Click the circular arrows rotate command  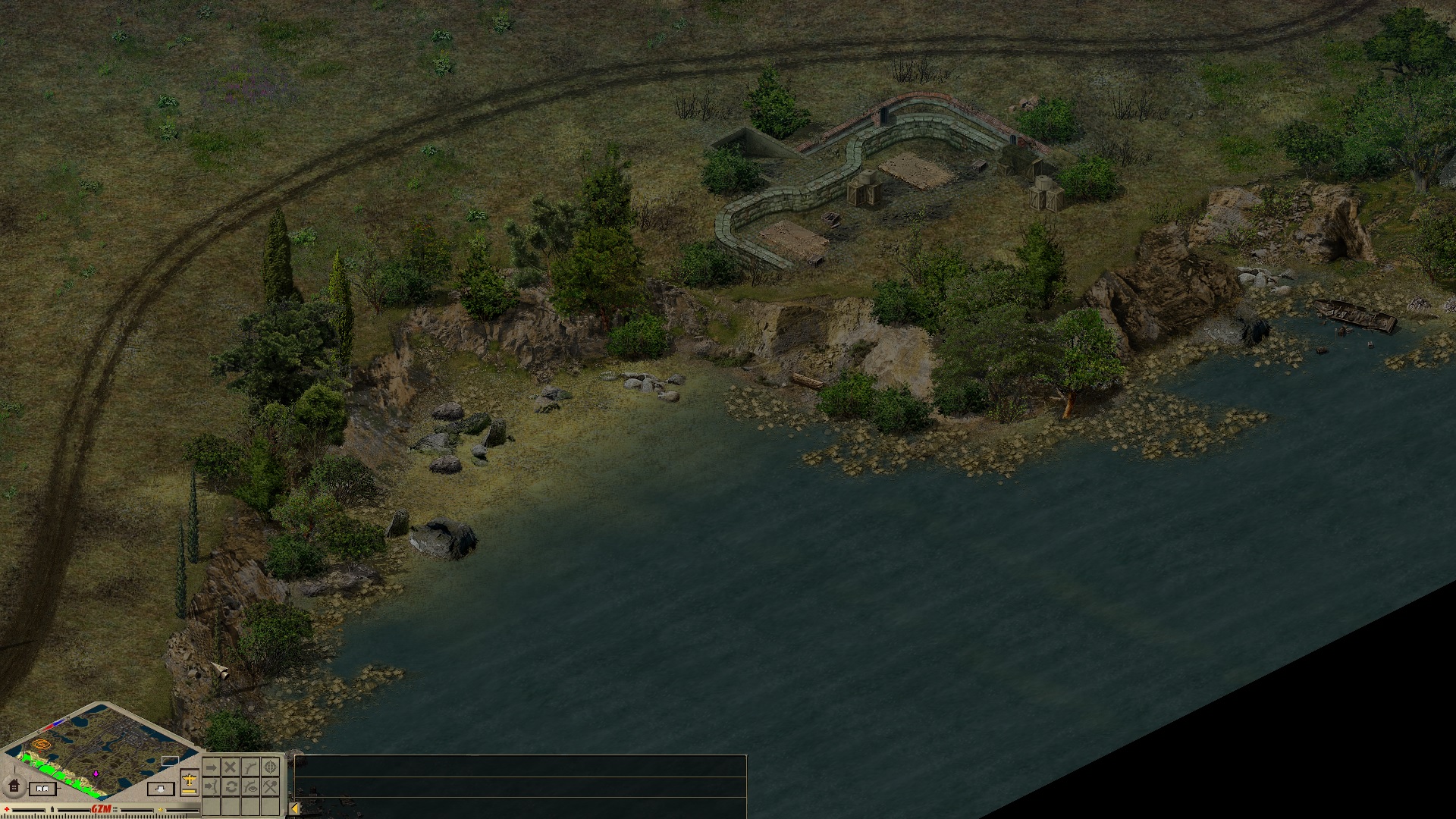click(x=231, y=786)
